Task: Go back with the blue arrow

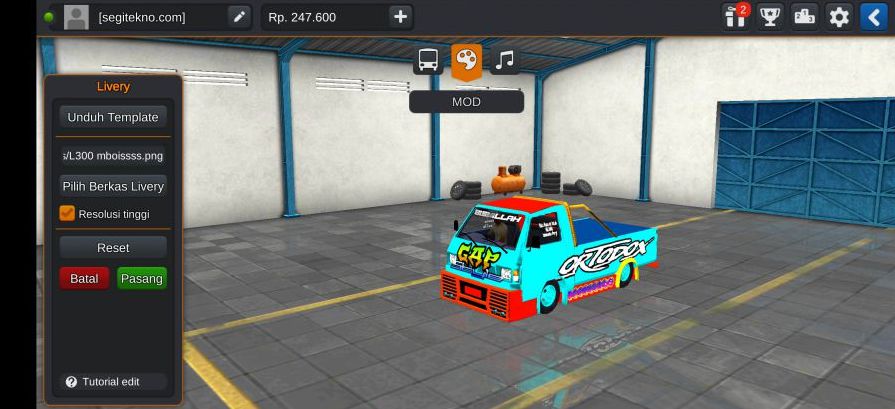Action: pyautogui.click(x=872, y=17)
